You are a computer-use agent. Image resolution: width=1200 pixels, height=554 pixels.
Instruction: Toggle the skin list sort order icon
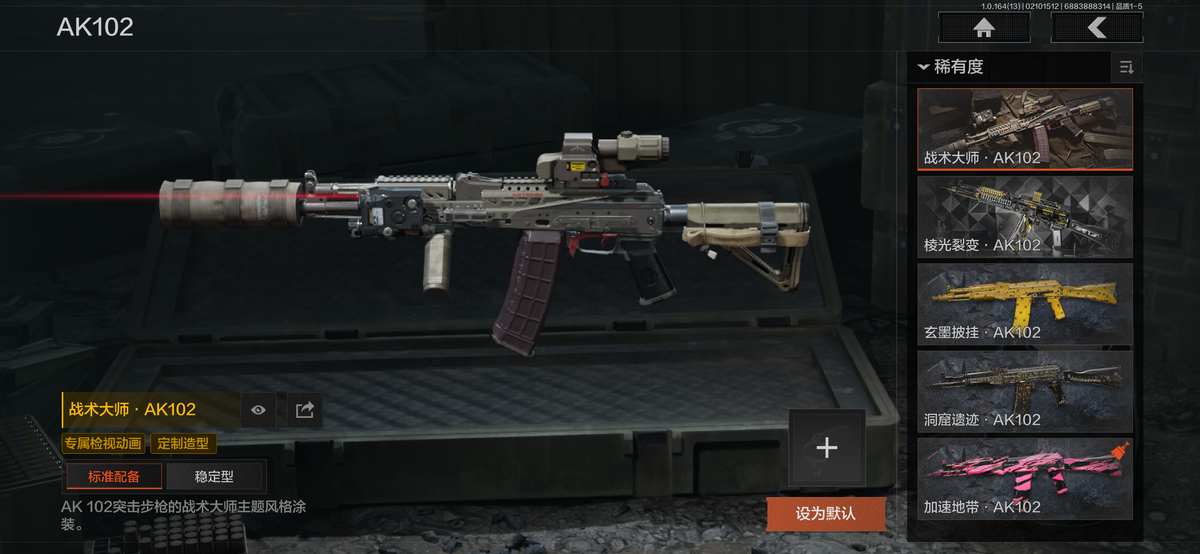click(1126, 67)
